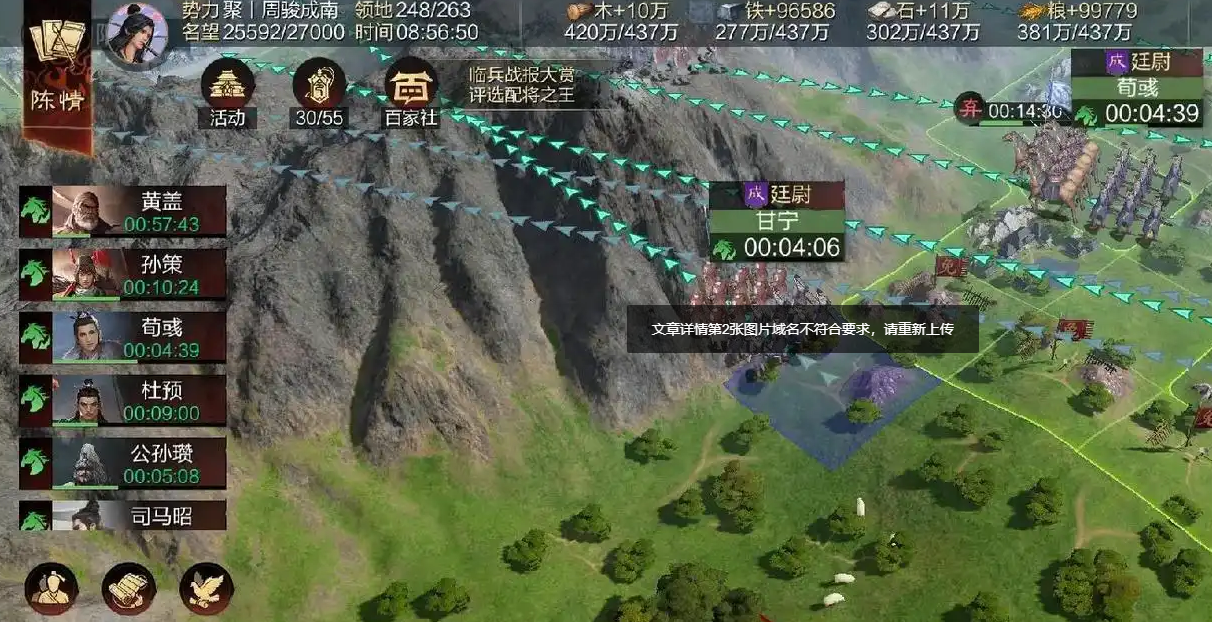
Task: Select 公孙瓒 in the army list
Action: click(123, 463)
